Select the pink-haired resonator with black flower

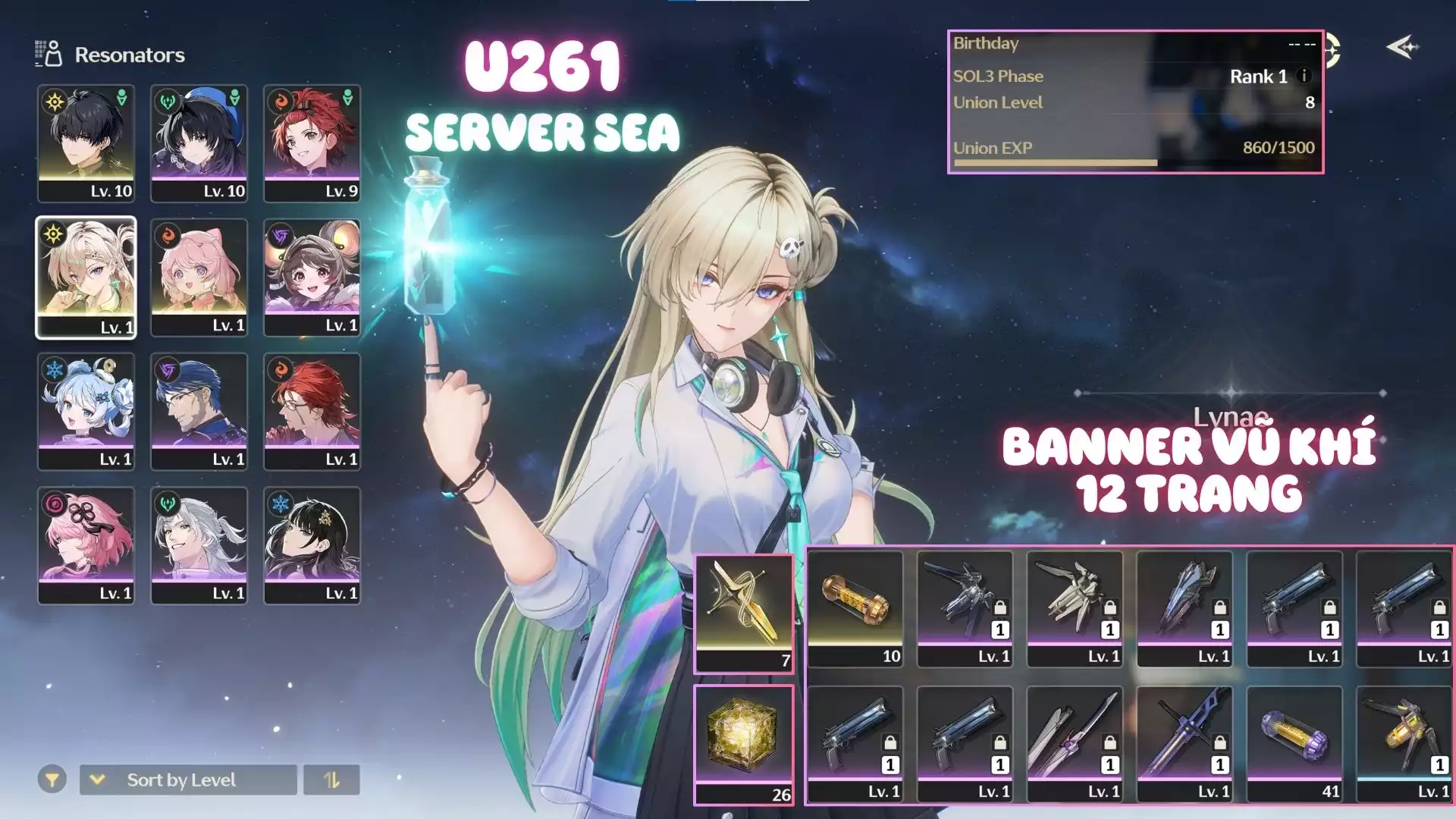(86, 545)
